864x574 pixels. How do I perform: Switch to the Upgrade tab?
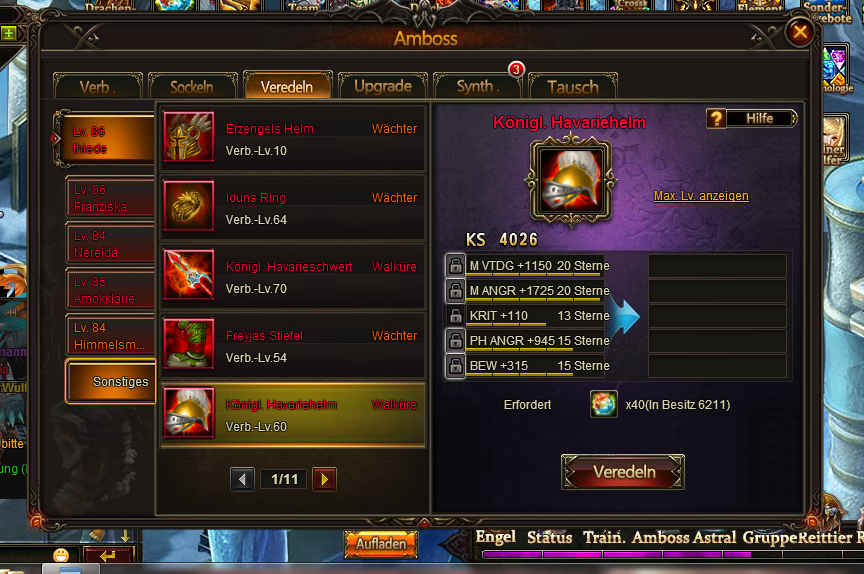[x=382, y=87]
